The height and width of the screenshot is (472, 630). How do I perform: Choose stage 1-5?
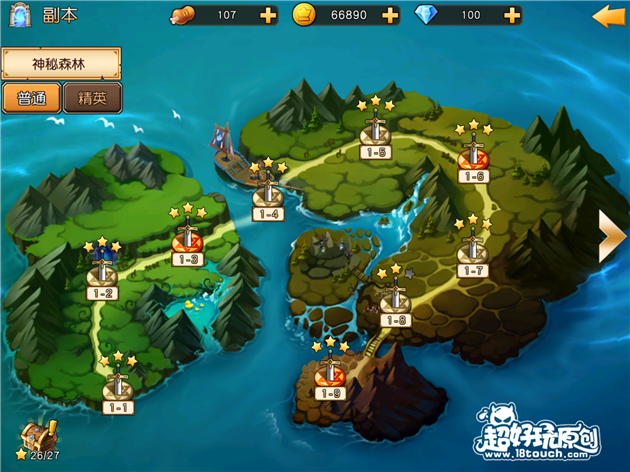coord(376,133)
